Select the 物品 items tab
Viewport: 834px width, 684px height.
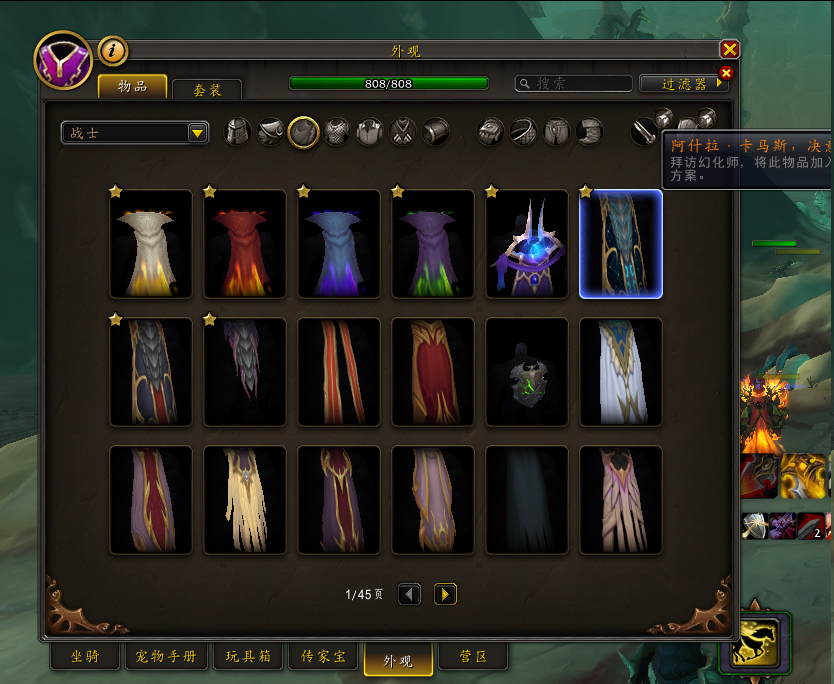pos(132,87)
